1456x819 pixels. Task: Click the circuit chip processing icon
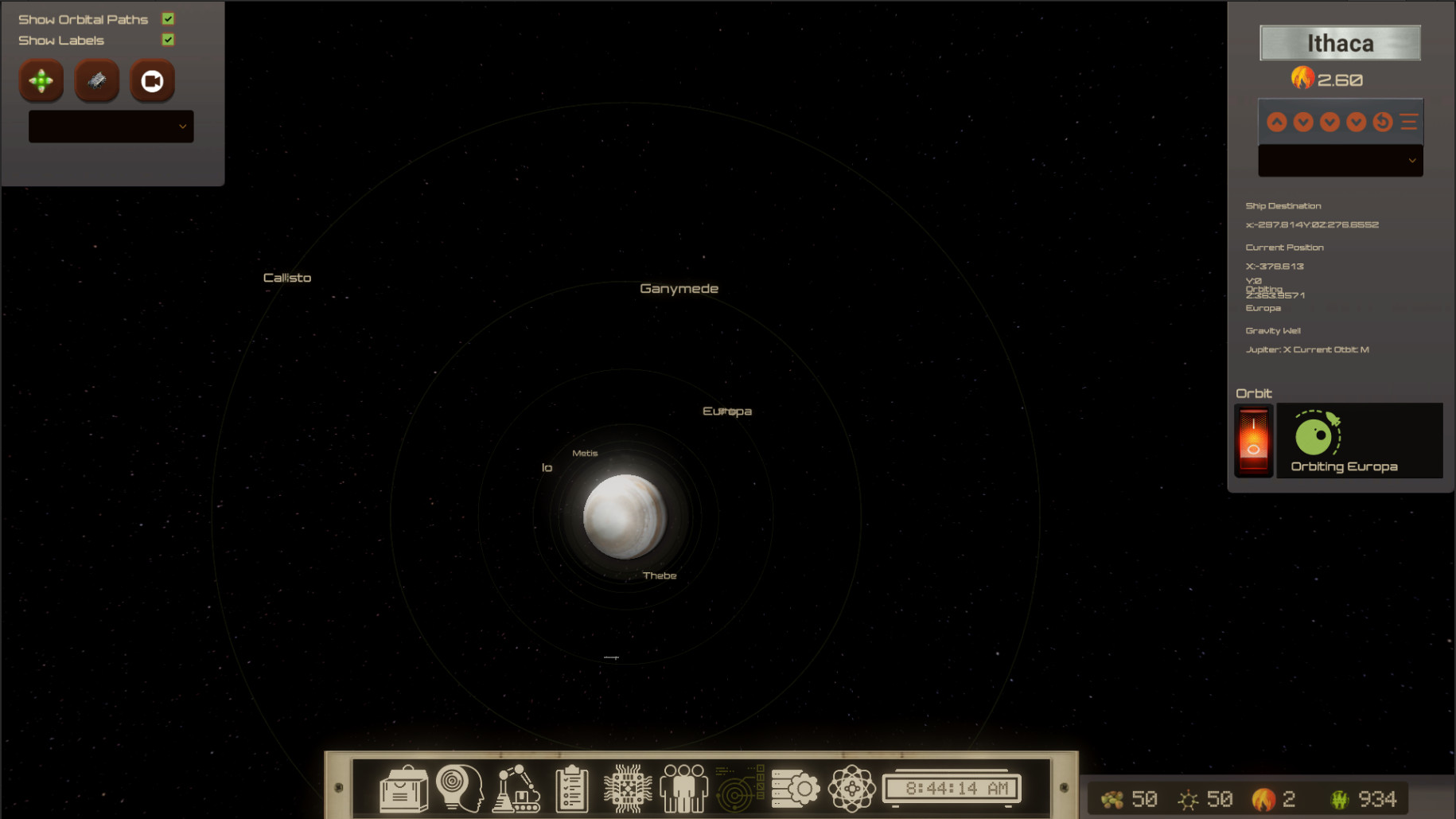click(x=627, y=787)
